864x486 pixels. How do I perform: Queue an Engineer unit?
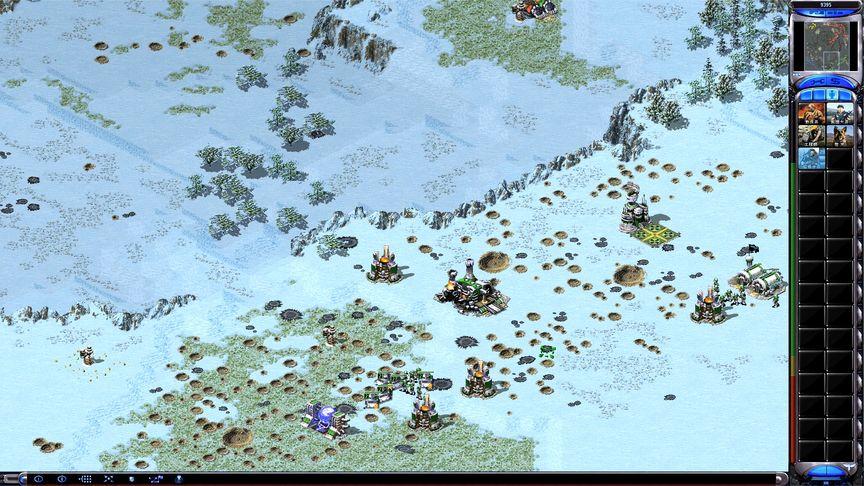click(811, 135)
